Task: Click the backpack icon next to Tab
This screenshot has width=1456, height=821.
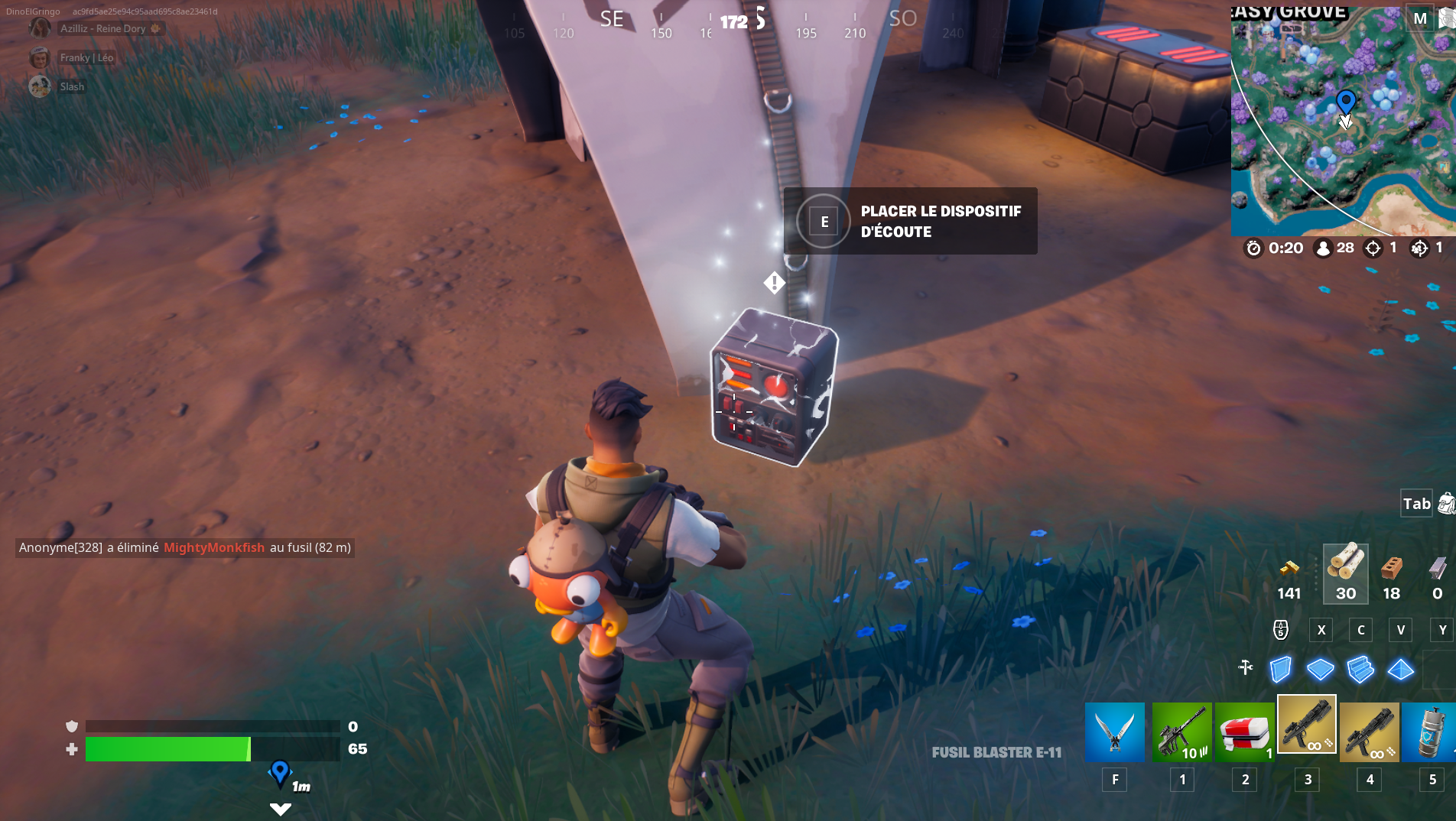Action: [1444, 503]
